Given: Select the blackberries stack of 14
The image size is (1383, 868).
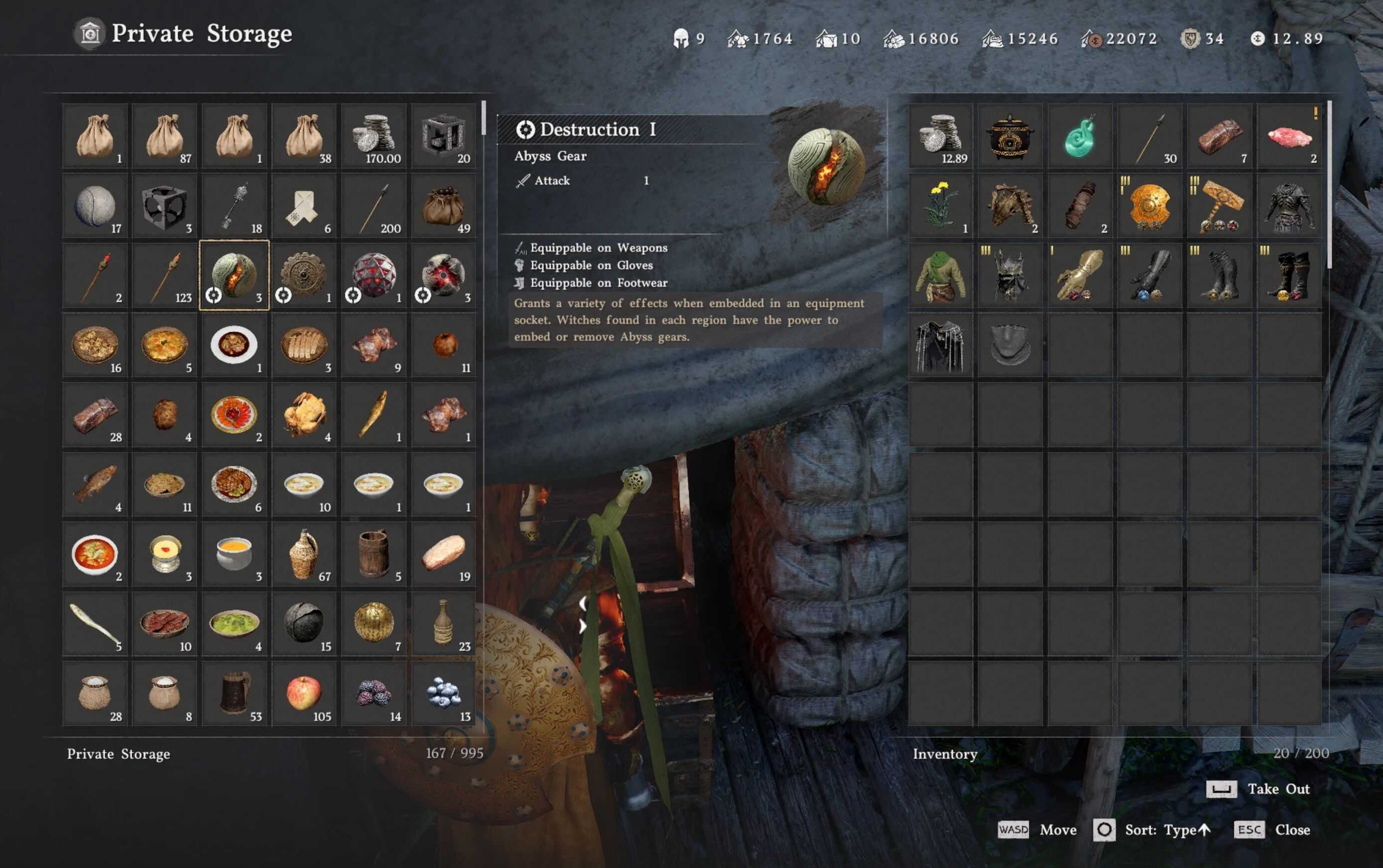Looking at the screenshot, I should pos(374,694).
